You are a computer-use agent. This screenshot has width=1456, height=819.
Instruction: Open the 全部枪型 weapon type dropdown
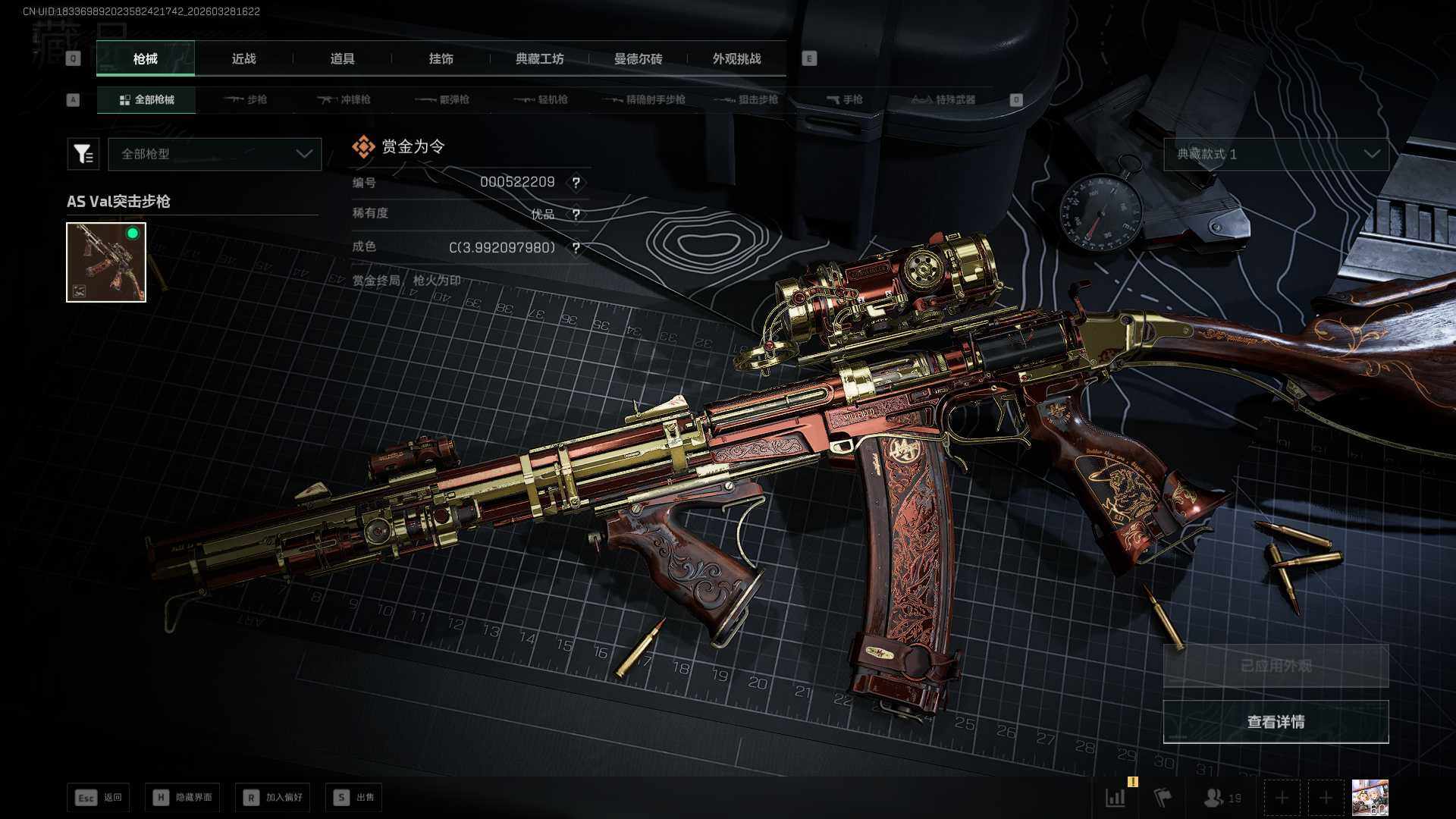pyautogui.click(x=215, y=154)
